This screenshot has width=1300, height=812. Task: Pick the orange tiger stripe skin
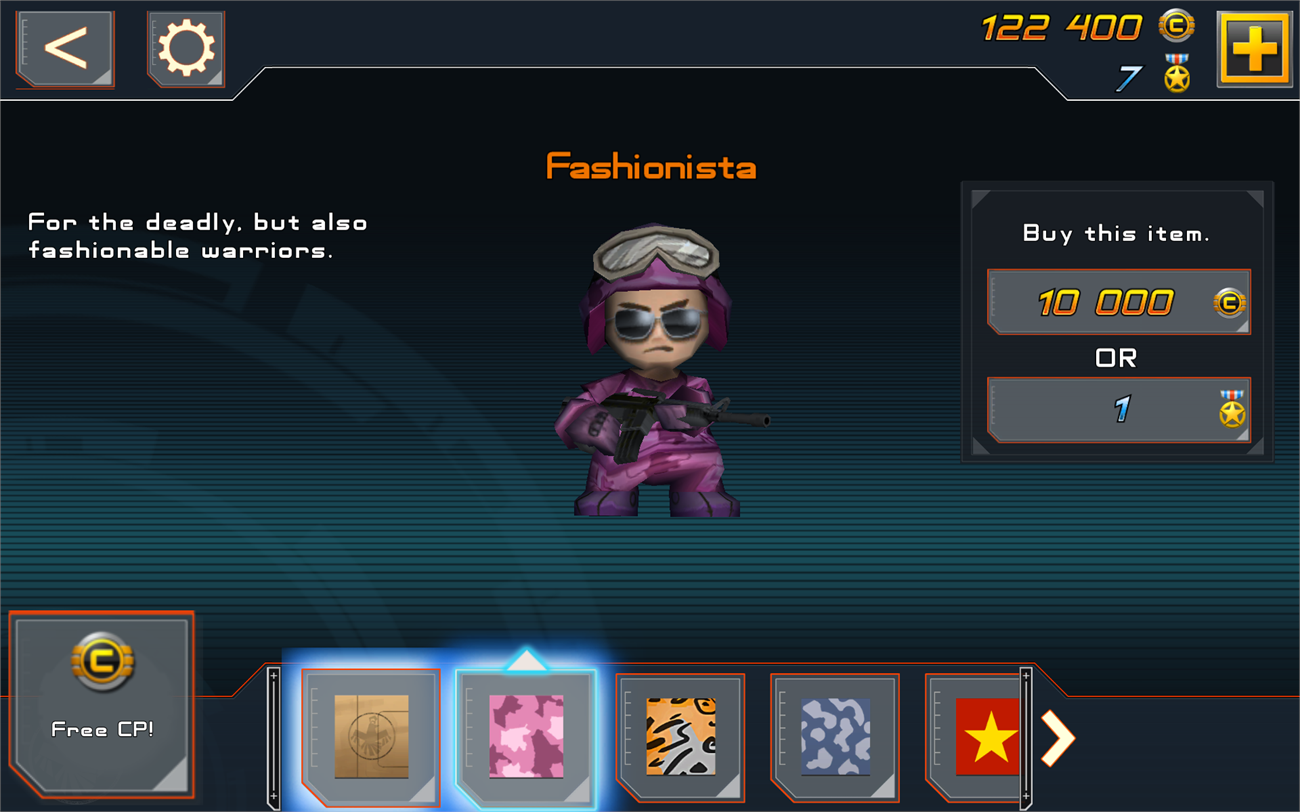[680, 736]
